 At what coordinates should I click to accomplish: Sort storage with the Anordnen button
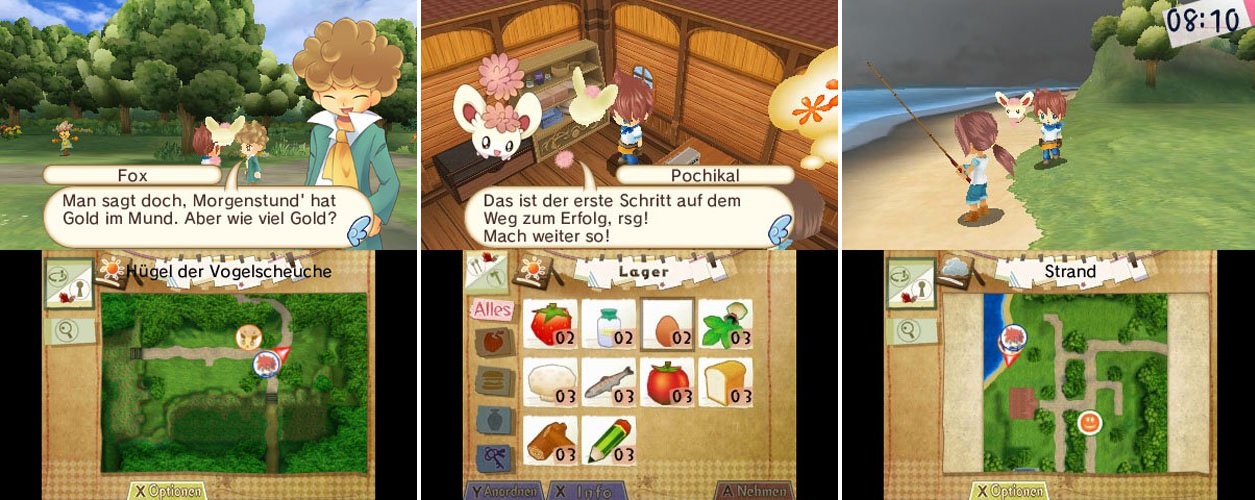pyautogui.click(x=504, y=491)
